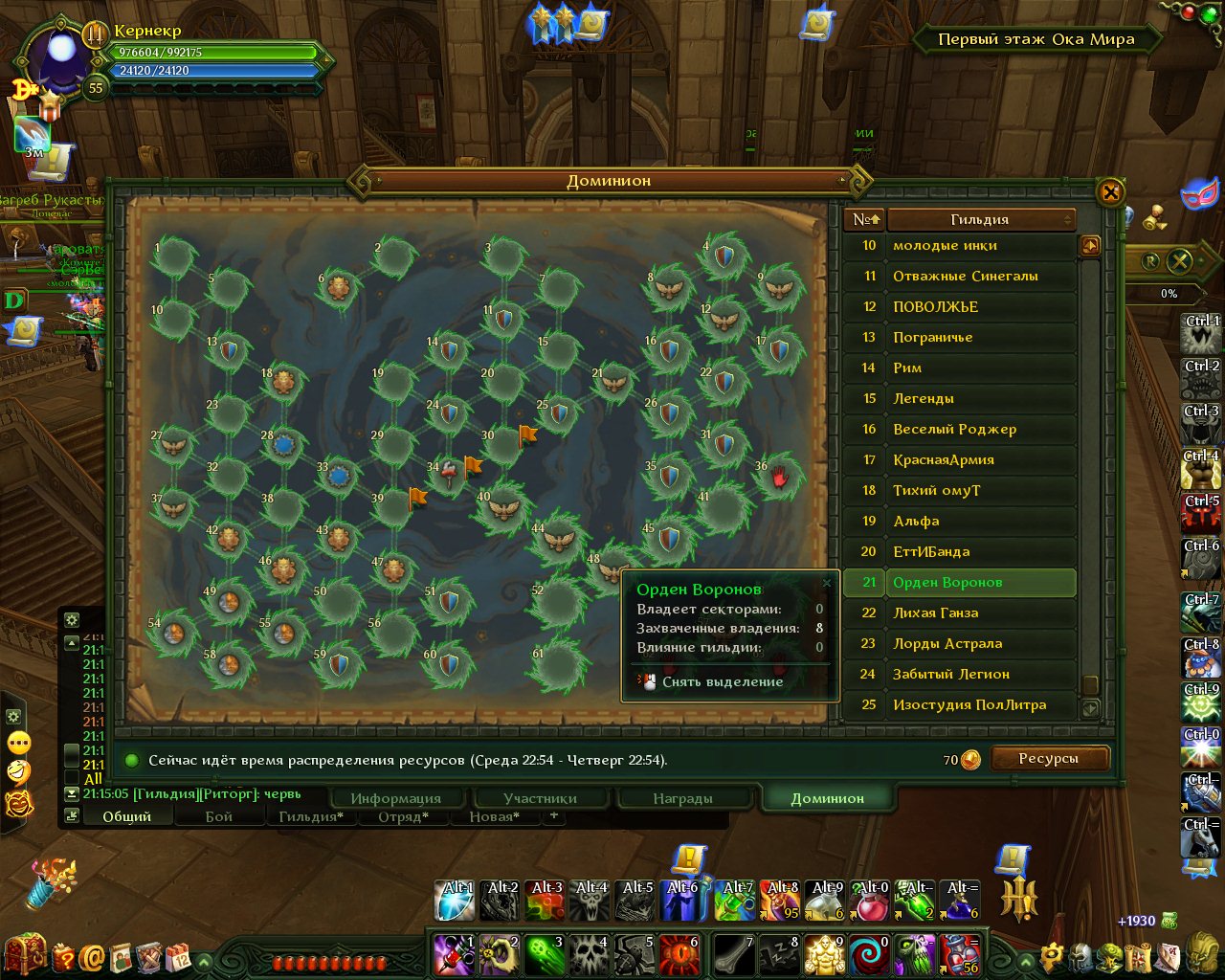
Task: Click Снять выделение in the tooltip
Action: click(x=723, y=681)
